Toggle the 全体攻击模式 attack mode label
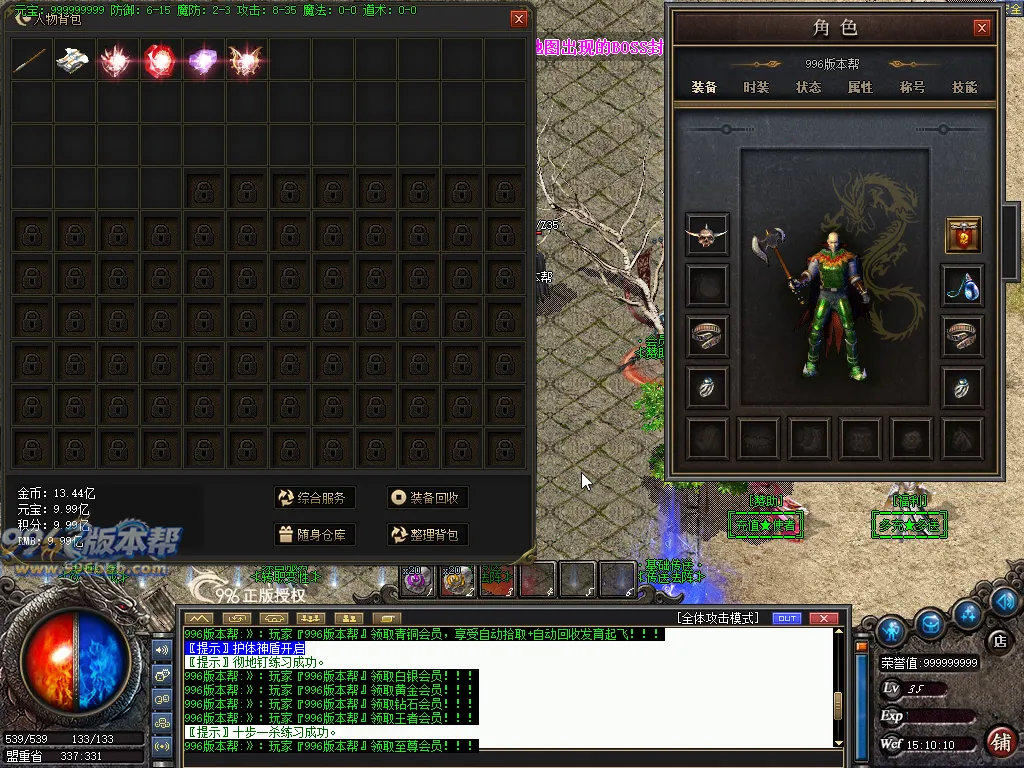 click(x=717, y=618)
